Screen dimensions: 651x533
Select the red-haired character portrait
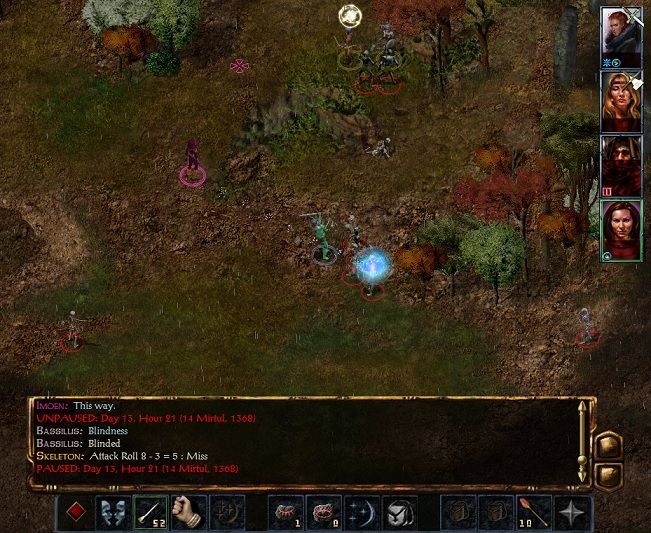point(620,34)
